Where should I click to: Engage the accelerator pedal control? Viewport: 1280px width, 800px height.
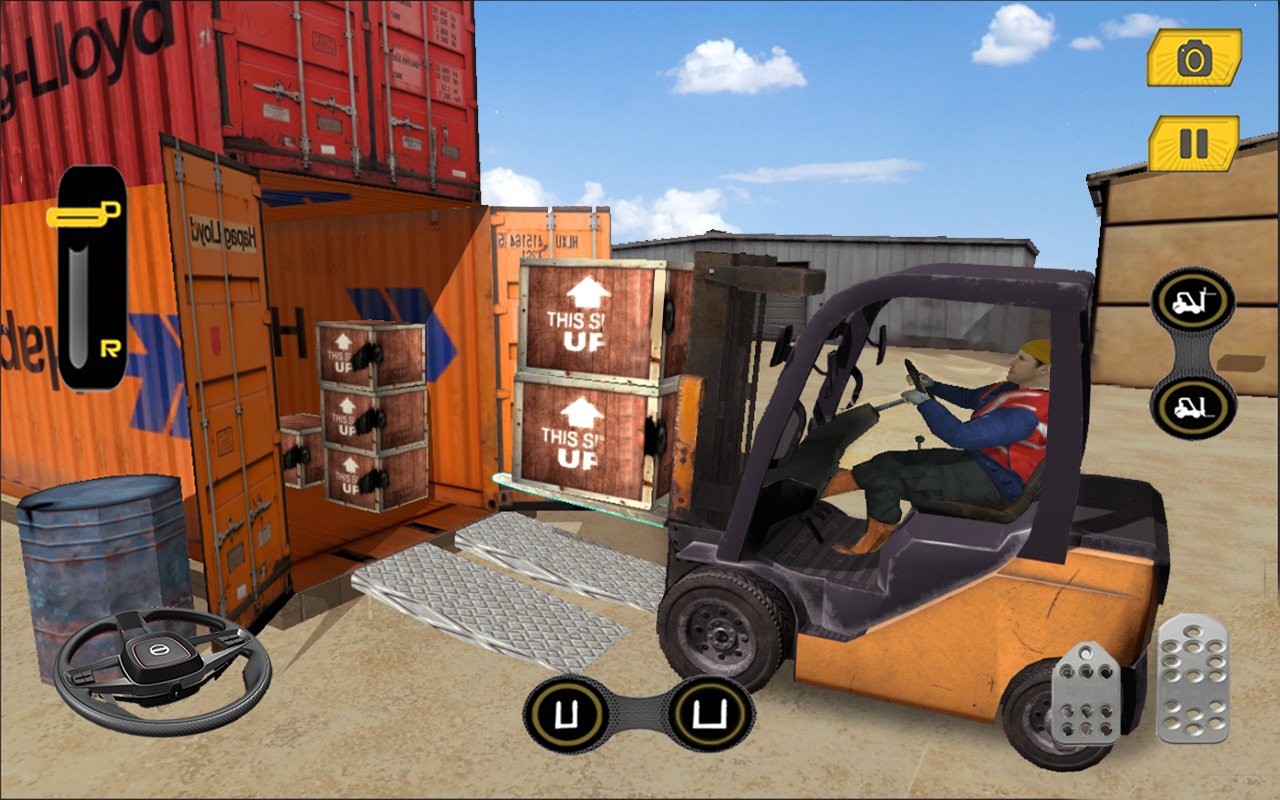(1190, 680)
